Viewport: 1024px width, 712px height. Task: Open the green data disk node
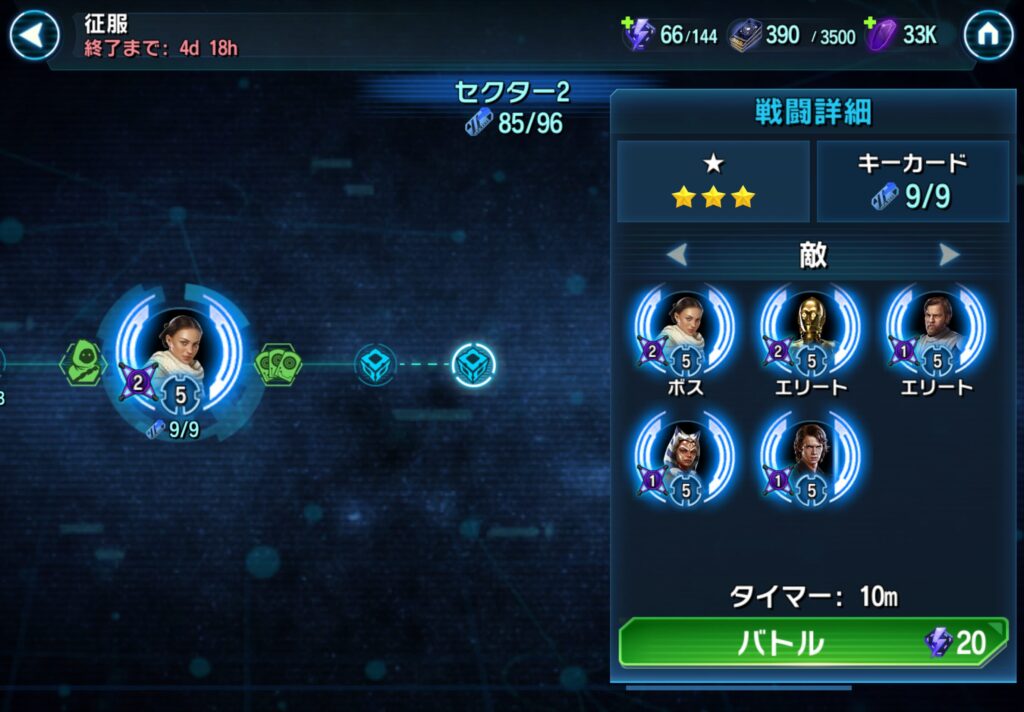click(x=278, y=364)
